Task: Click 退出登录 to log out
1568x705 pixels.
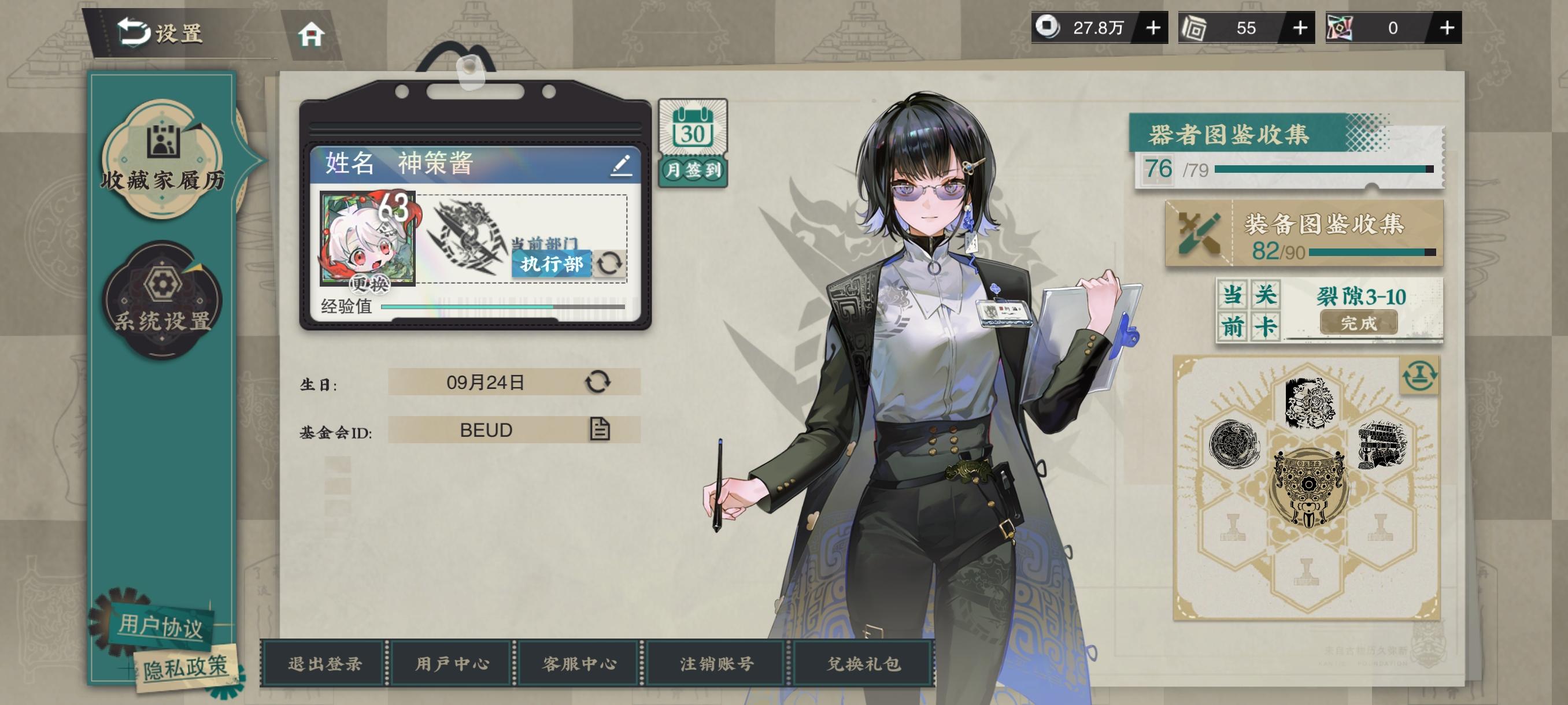Action: click(x=323, y=663)
